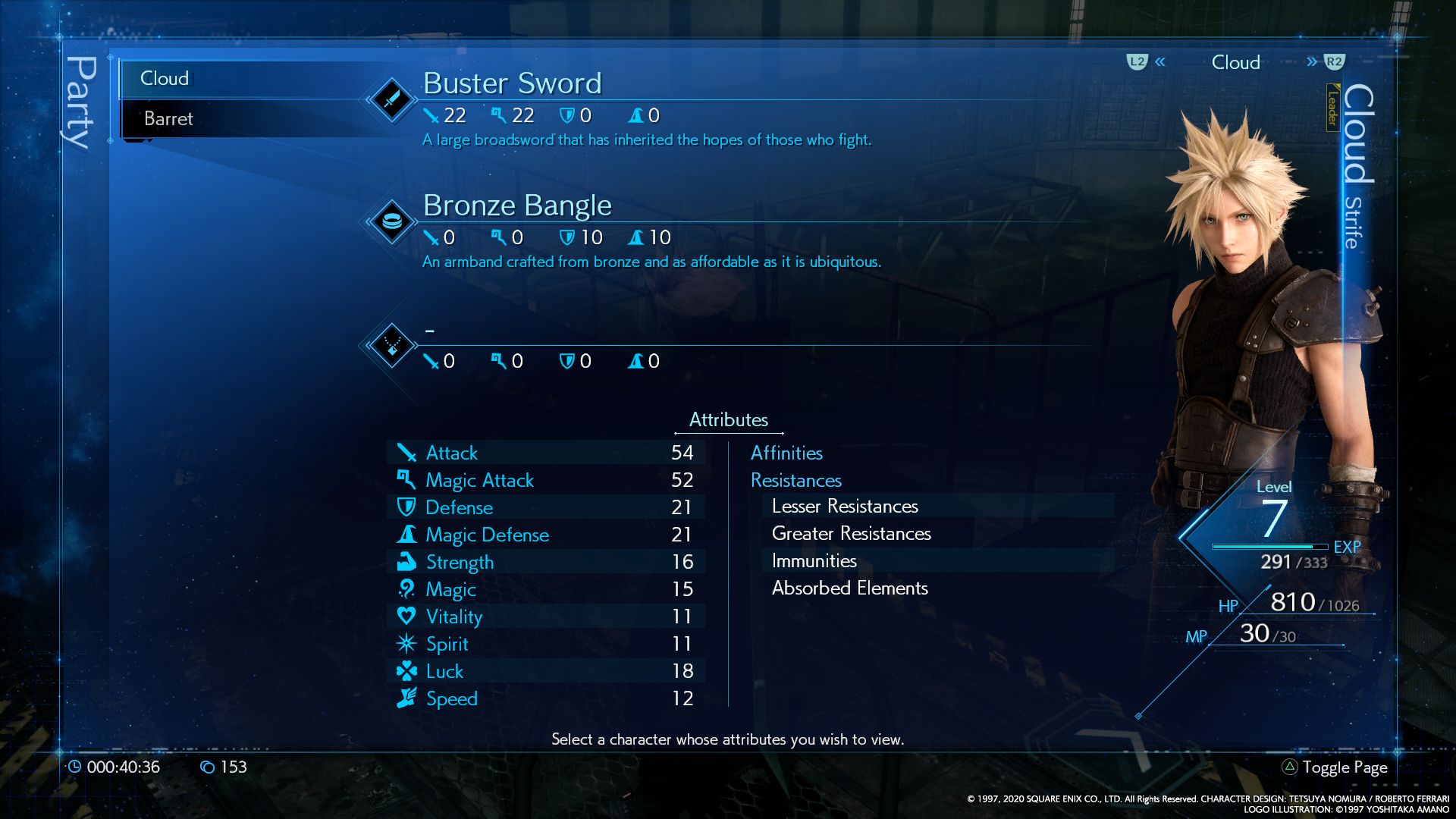Select the Strength attribute row
Viewport: 1456px width, 819px height.
[x=546, y=562]
